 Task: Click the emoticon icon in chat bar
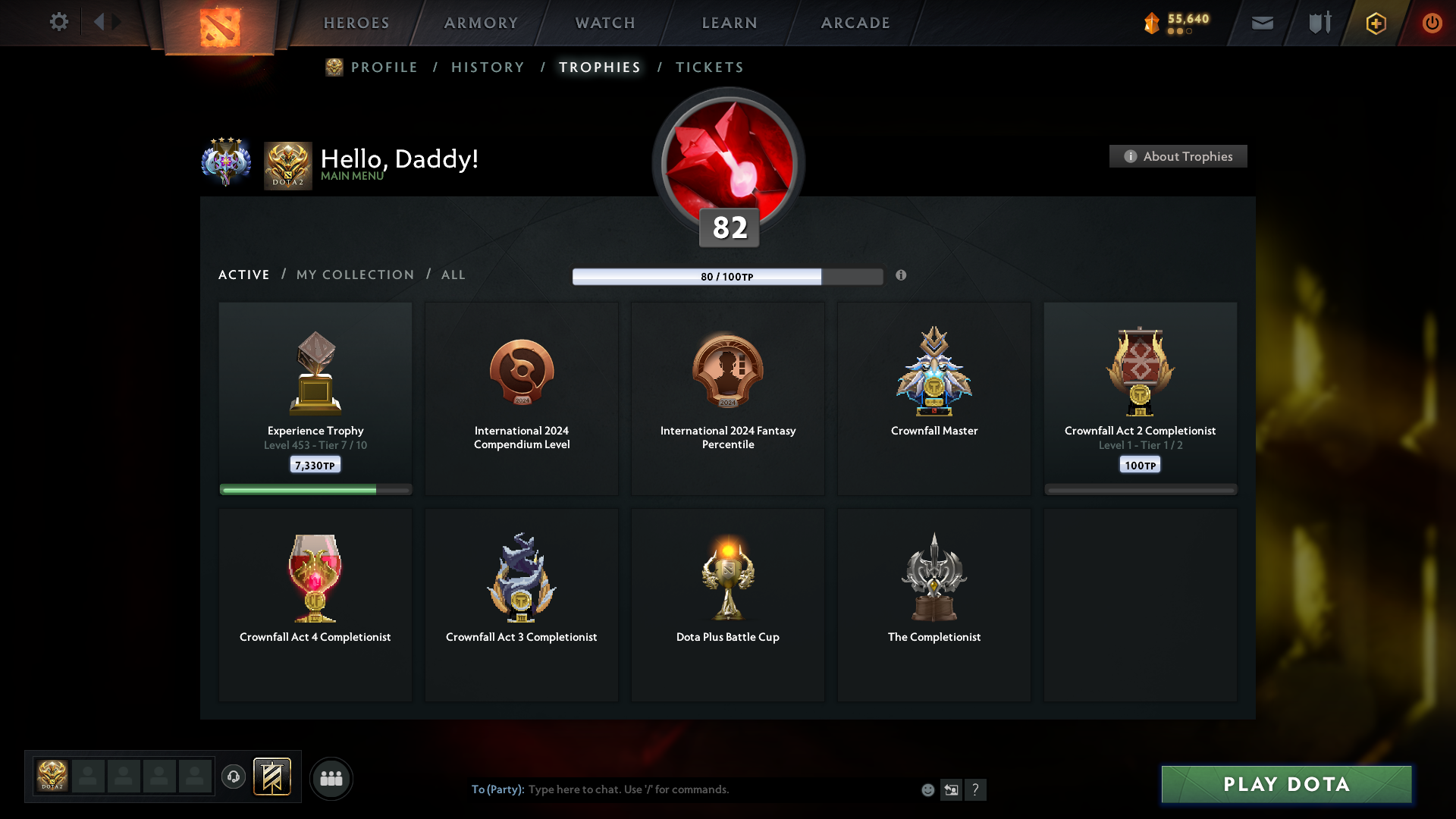pyautogui.click(x=927, y=789)
